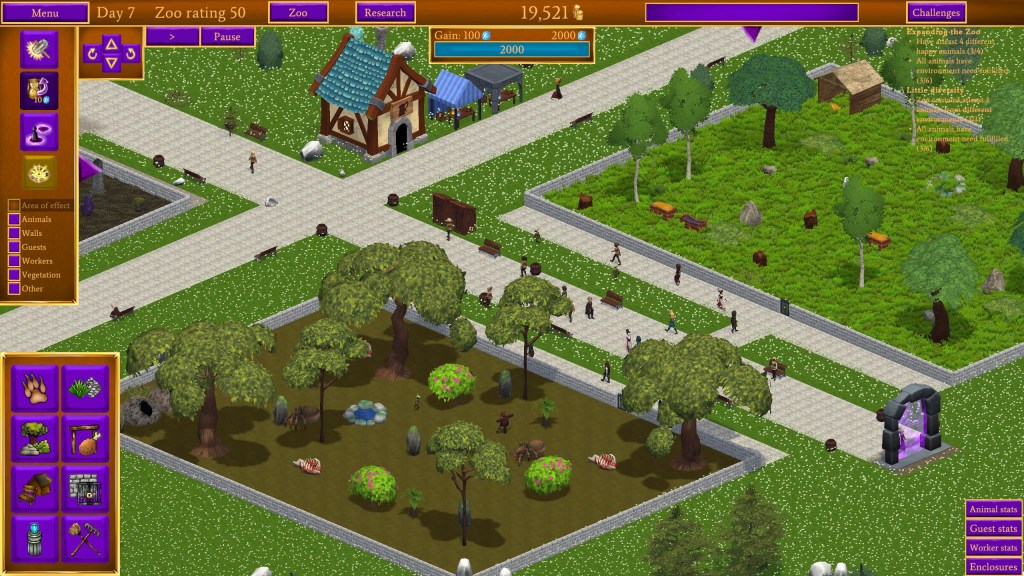The height and width of the screenshot is (576, 1024).
Task: Open the animal paw build category
Action: [x=36, y=386]
